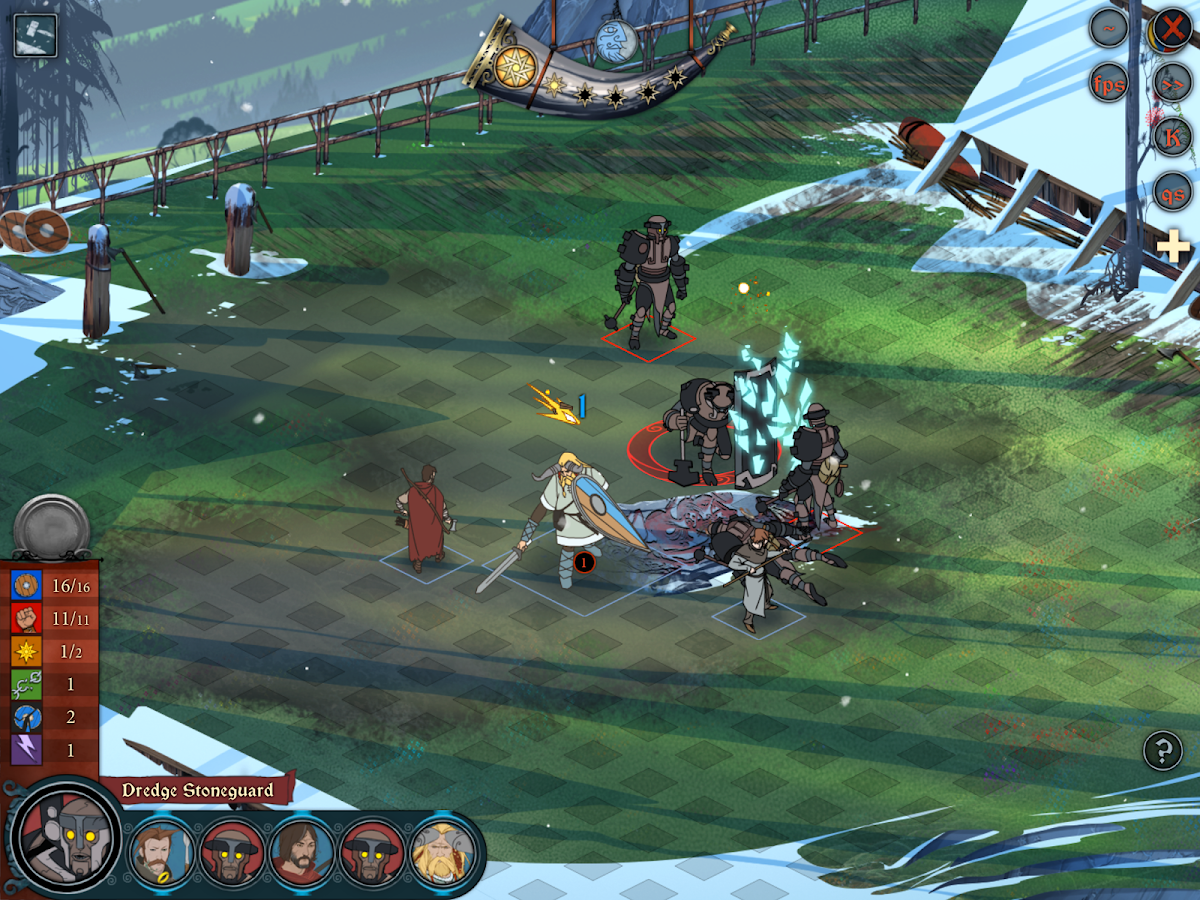Click the cream plus sign button
The height and width of the screenshot is (900, 1200).
(x=1174, y=246)
